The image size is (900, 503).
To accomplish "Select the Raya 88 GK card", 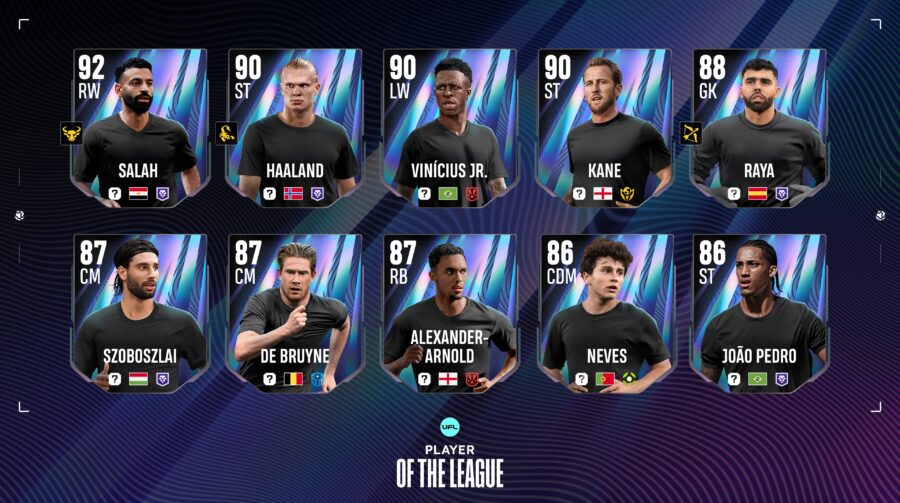I will [758, 128].
